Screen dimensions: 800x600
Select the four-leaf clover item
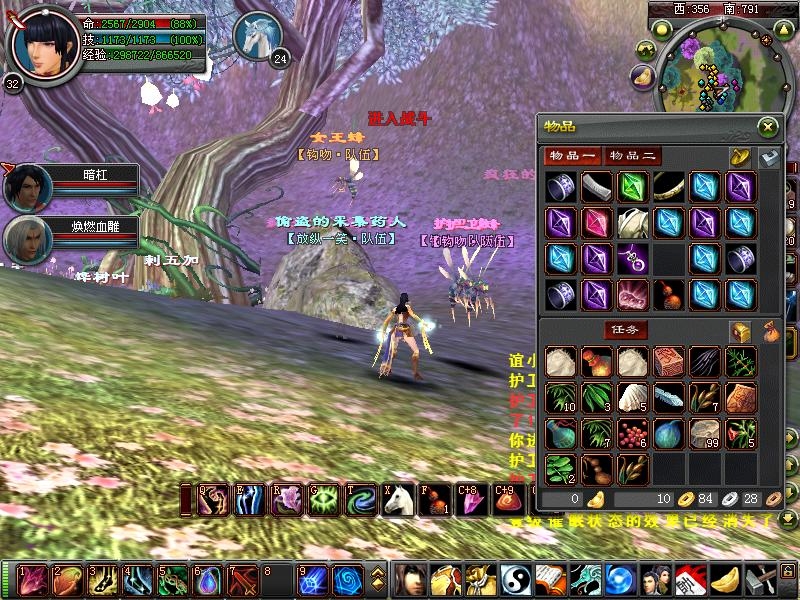560,468
